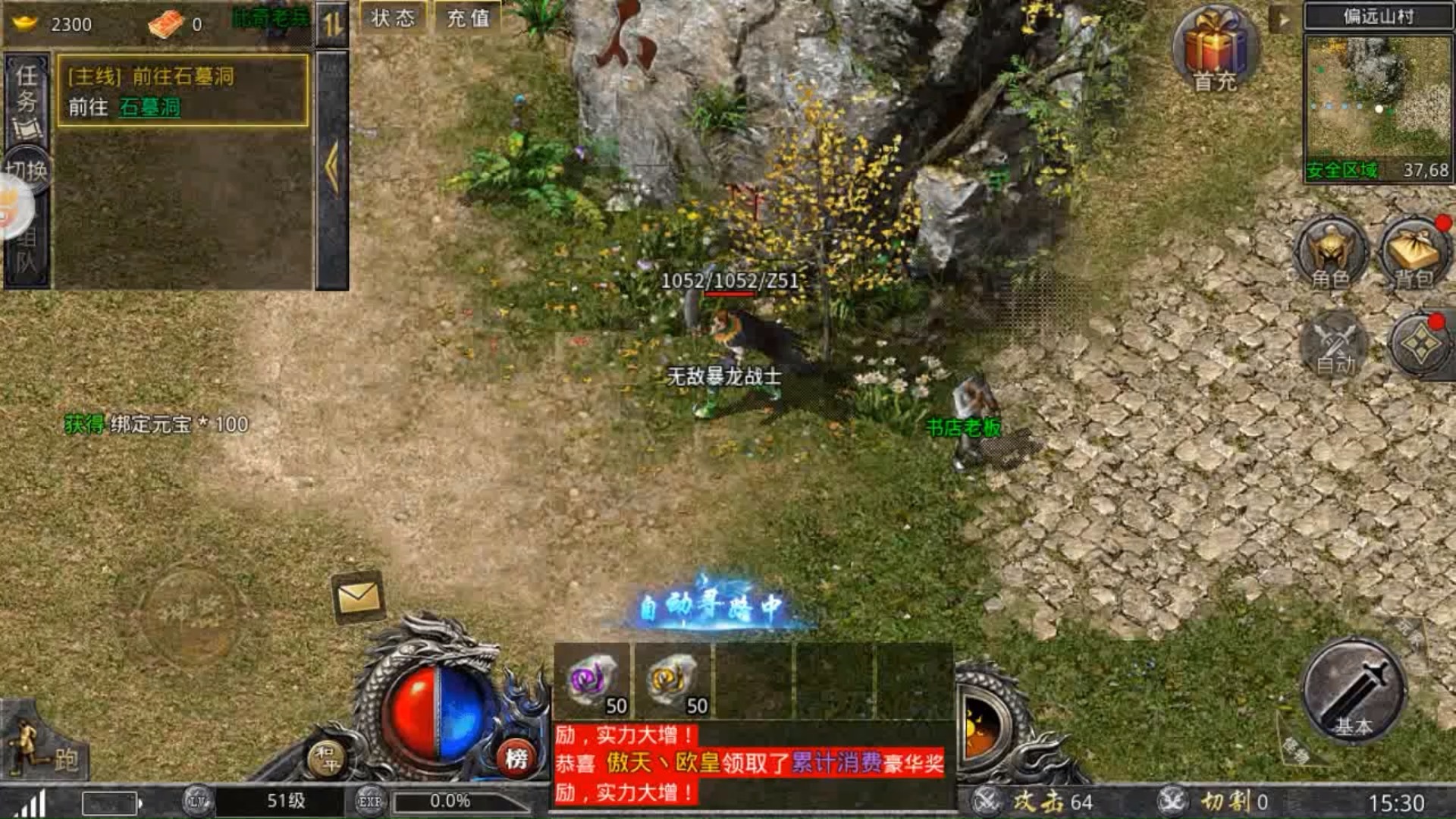Open the 角色 character sheet
The image size is (1456, 819).
1330,254
